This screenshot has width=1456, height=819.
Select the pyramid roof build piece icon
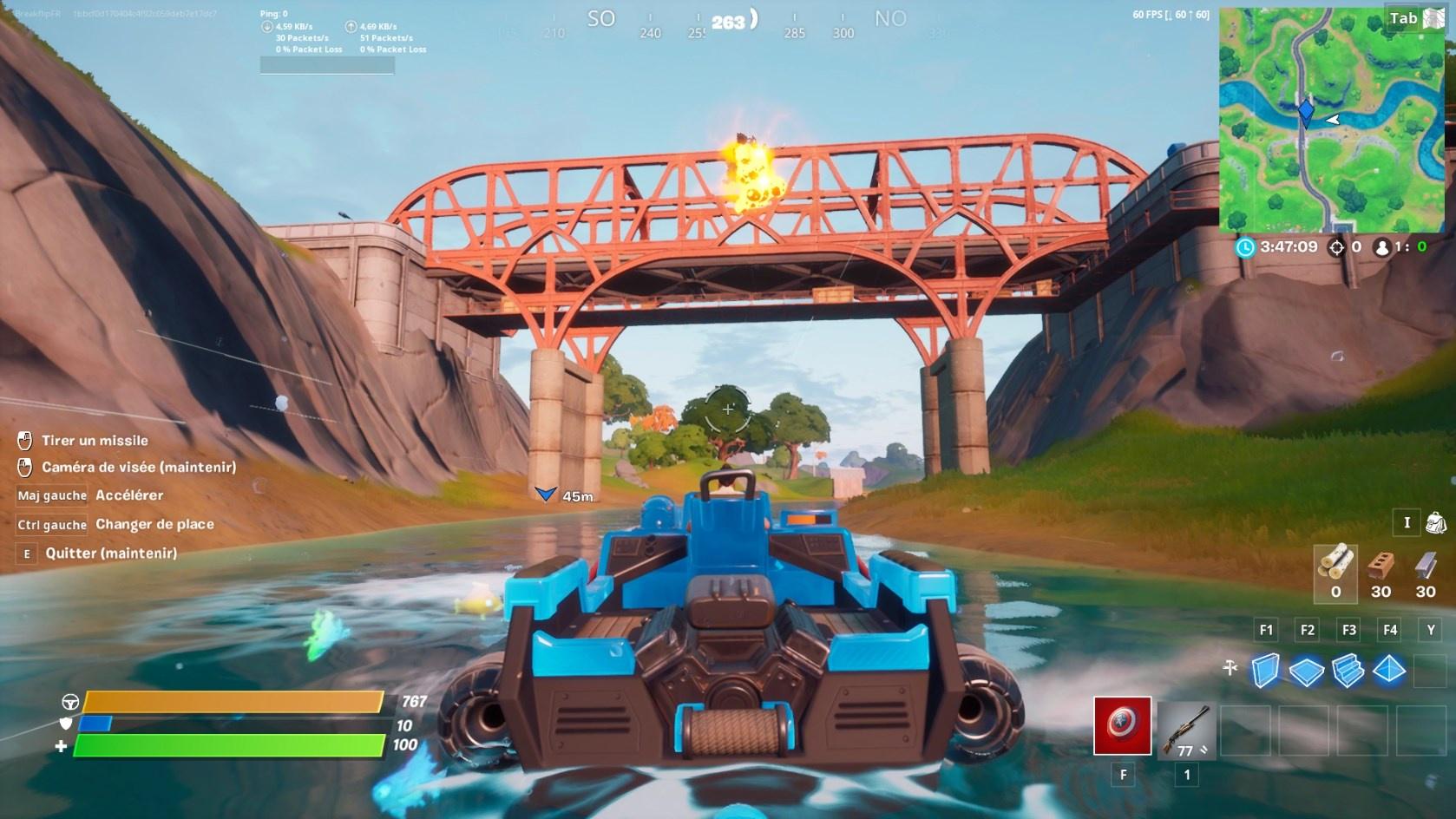pos(1389,670)
